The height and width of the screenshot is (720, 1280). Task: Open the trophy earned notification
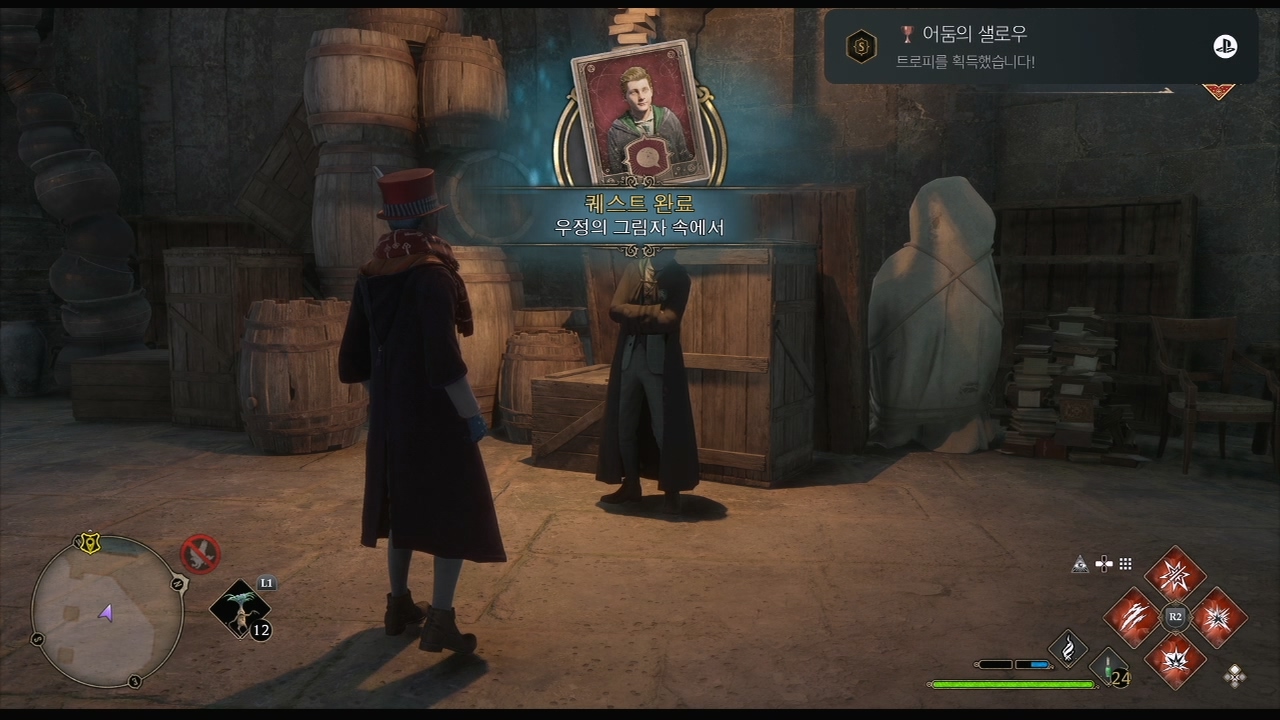point(1040,46)
